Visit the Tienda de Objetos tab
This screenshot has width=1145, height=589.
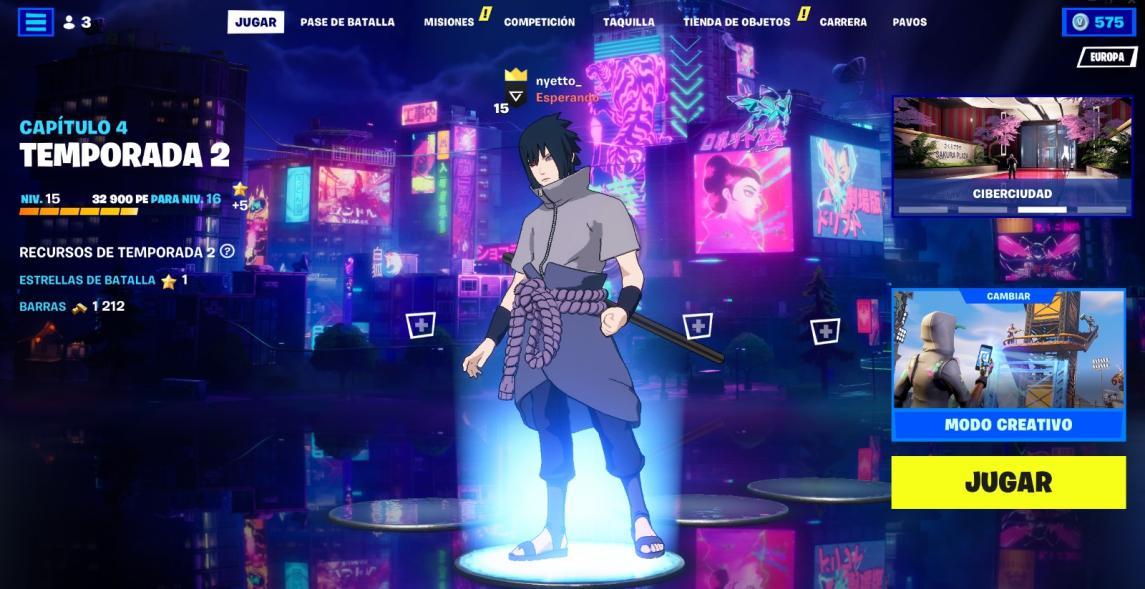click(x=736, y=22)
